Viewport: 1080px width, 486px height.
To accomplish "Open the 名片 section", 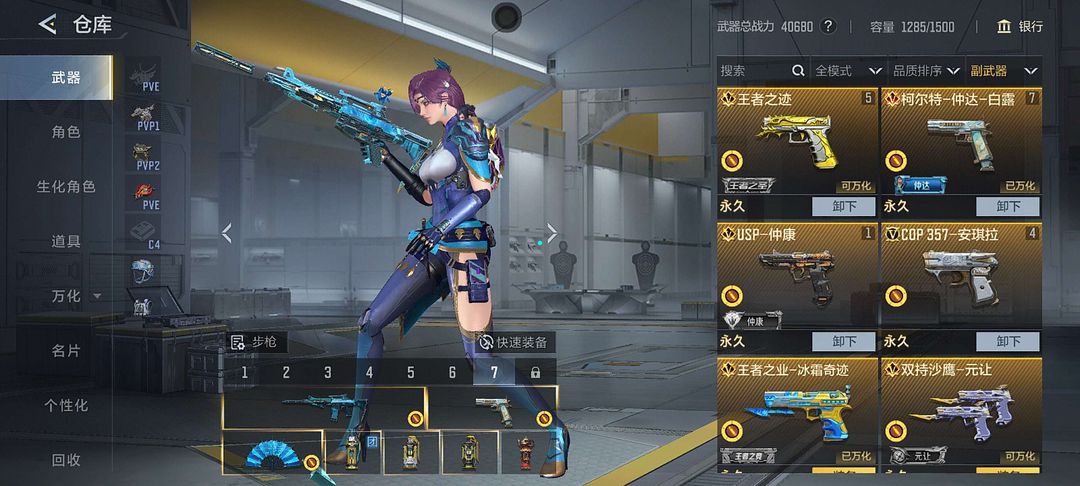I will click(x=66, y=351).
